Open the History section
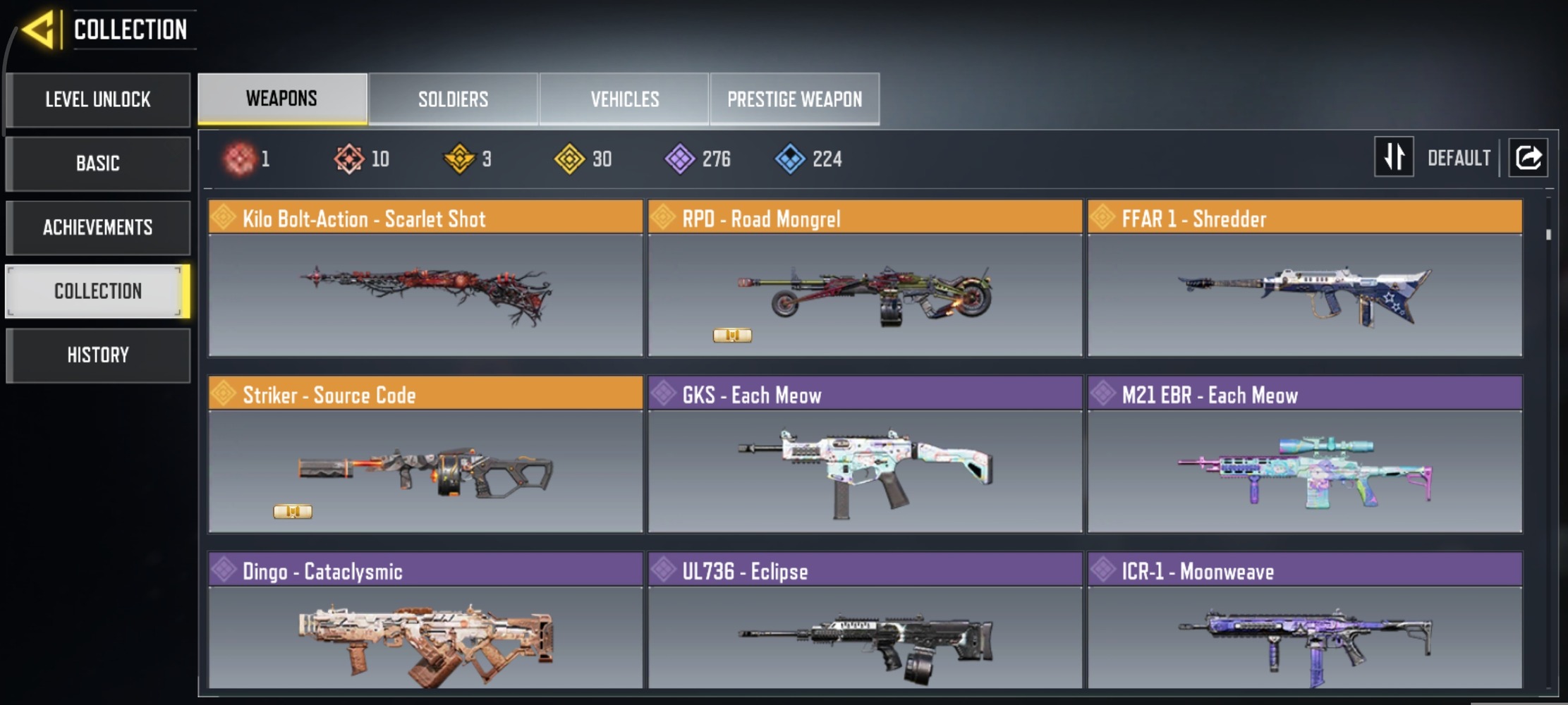The image size is (1568, 705). 98,355
